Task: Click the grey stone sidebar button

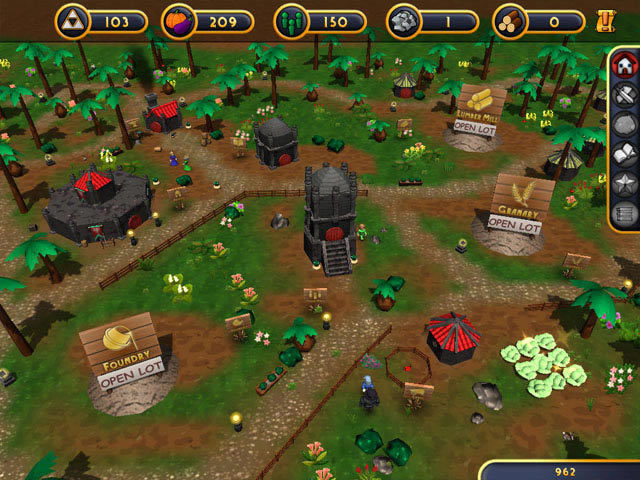Action: 623,125
